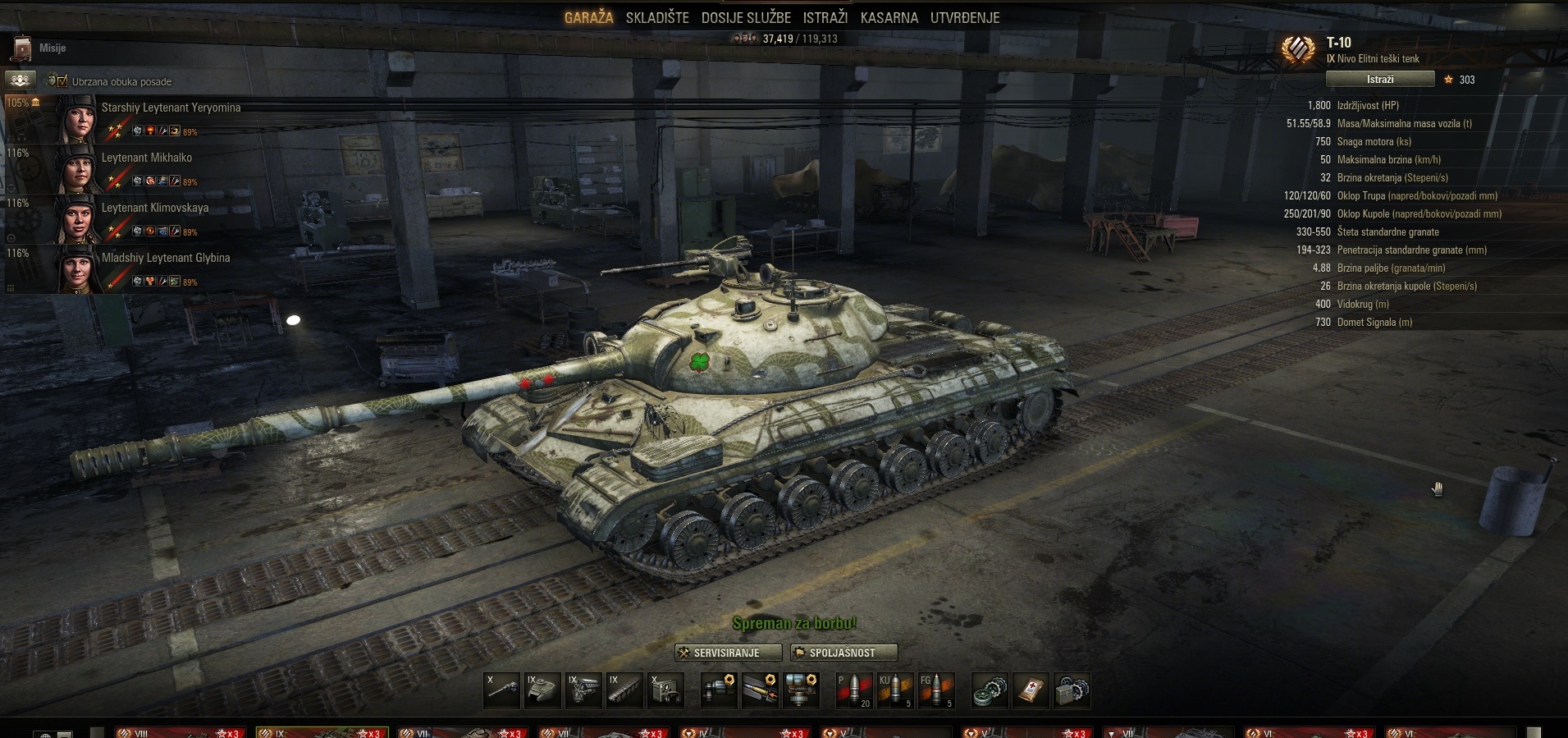The width and height of the screenshot is (1568, 738).
Task: Click the first aid kit consumable slot
Action: pyautogui.click(x=1031, y=690)
